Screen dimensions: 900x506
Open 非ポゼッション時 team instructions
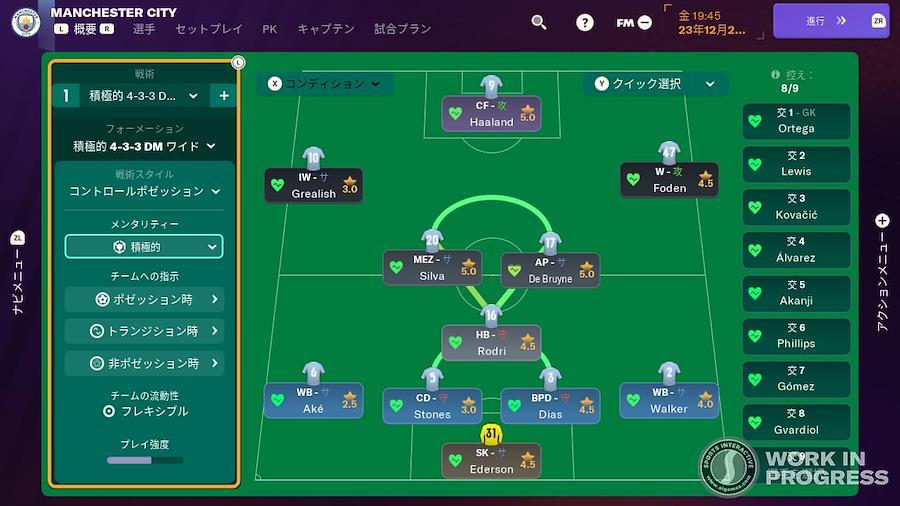(x=144, y=363)
